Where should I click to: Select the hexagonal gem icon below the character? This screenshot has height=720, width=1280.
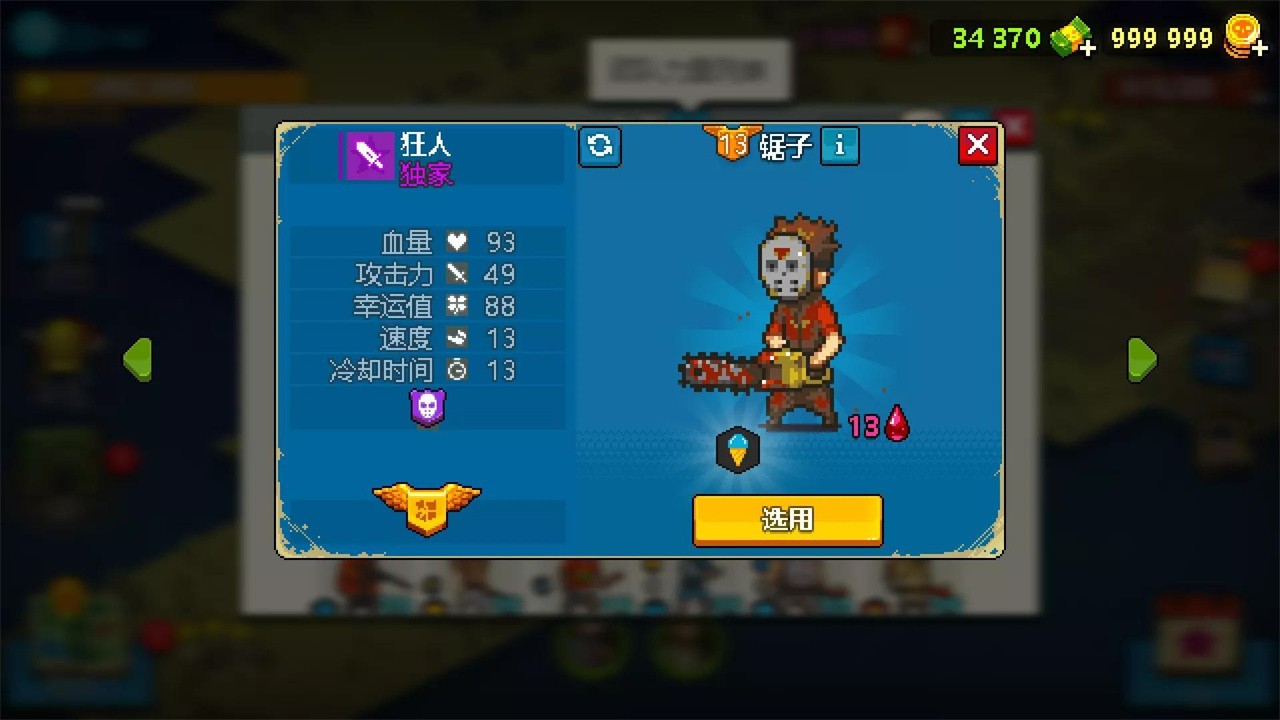(x=739, y=450)
